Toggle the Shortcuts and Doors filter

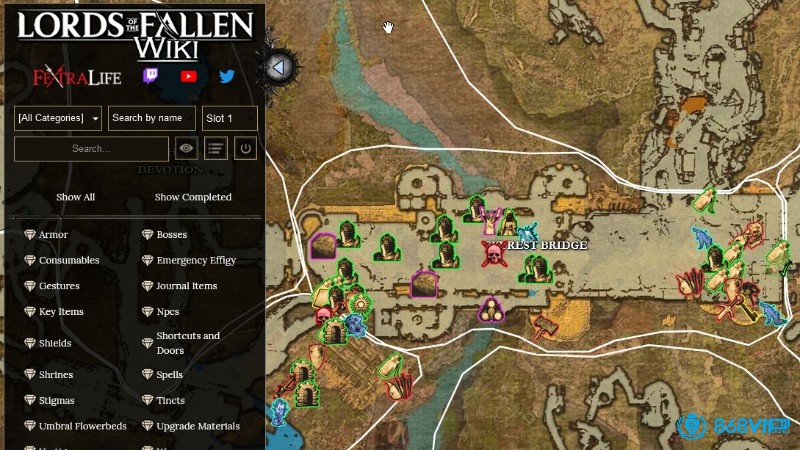[x=187, y=343]
